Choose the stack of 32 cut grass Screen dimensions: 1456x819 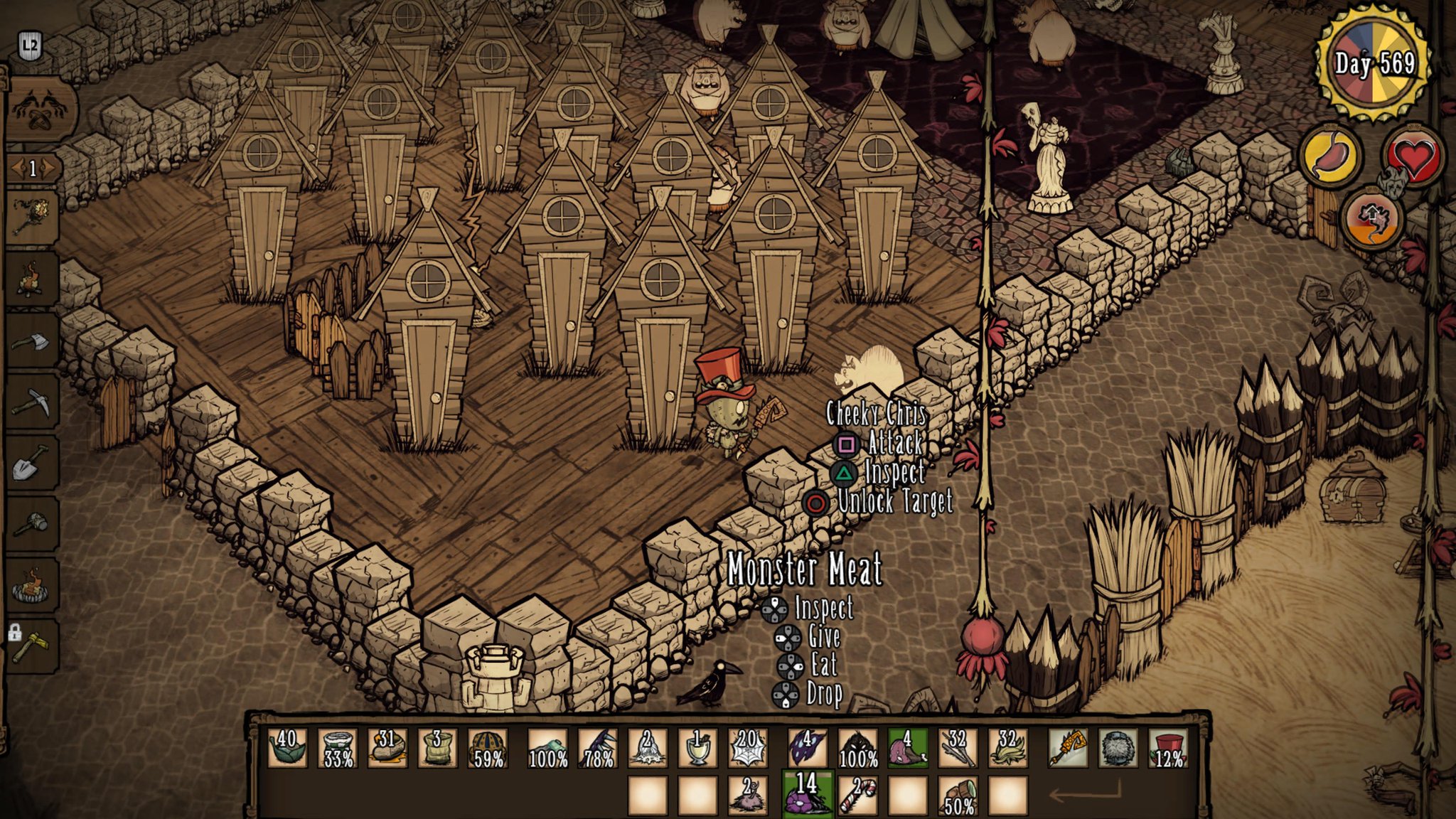tap(1007, 749)
